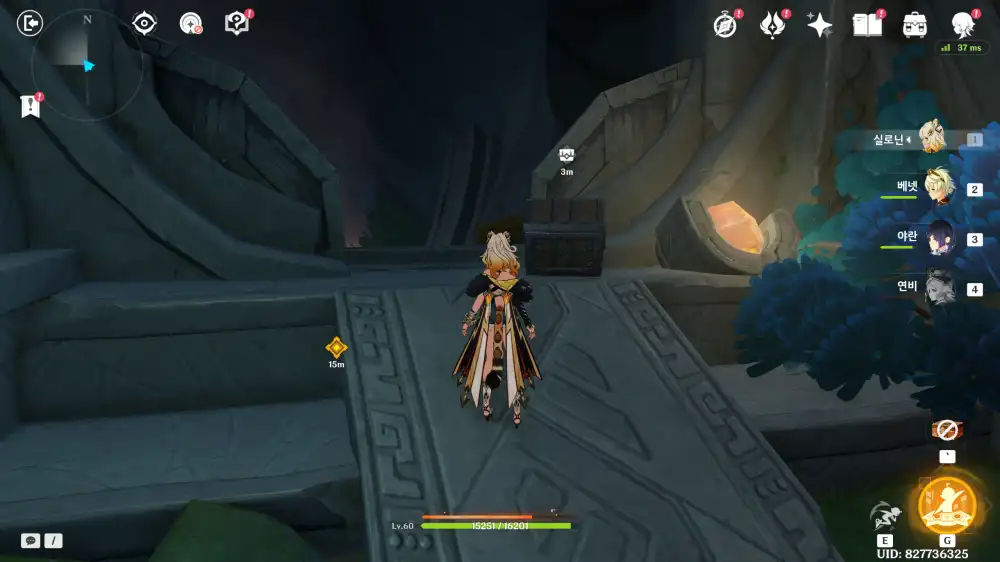Image resolution: width=1000 pixels, height=562 pixels.
Task: Click the disabled gauge icon
Action: pyautogui.click(x=190, y=24)
